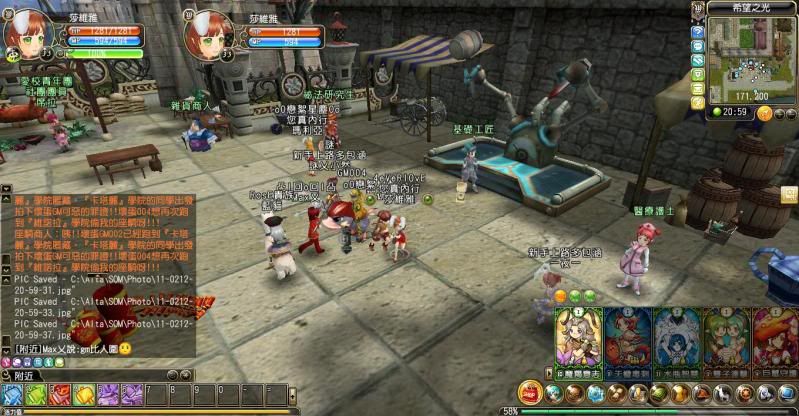Viewport: 799px width, 416px height.
Task: Select the 莎維雅 target portrait
Action: (x=208, y=35)
